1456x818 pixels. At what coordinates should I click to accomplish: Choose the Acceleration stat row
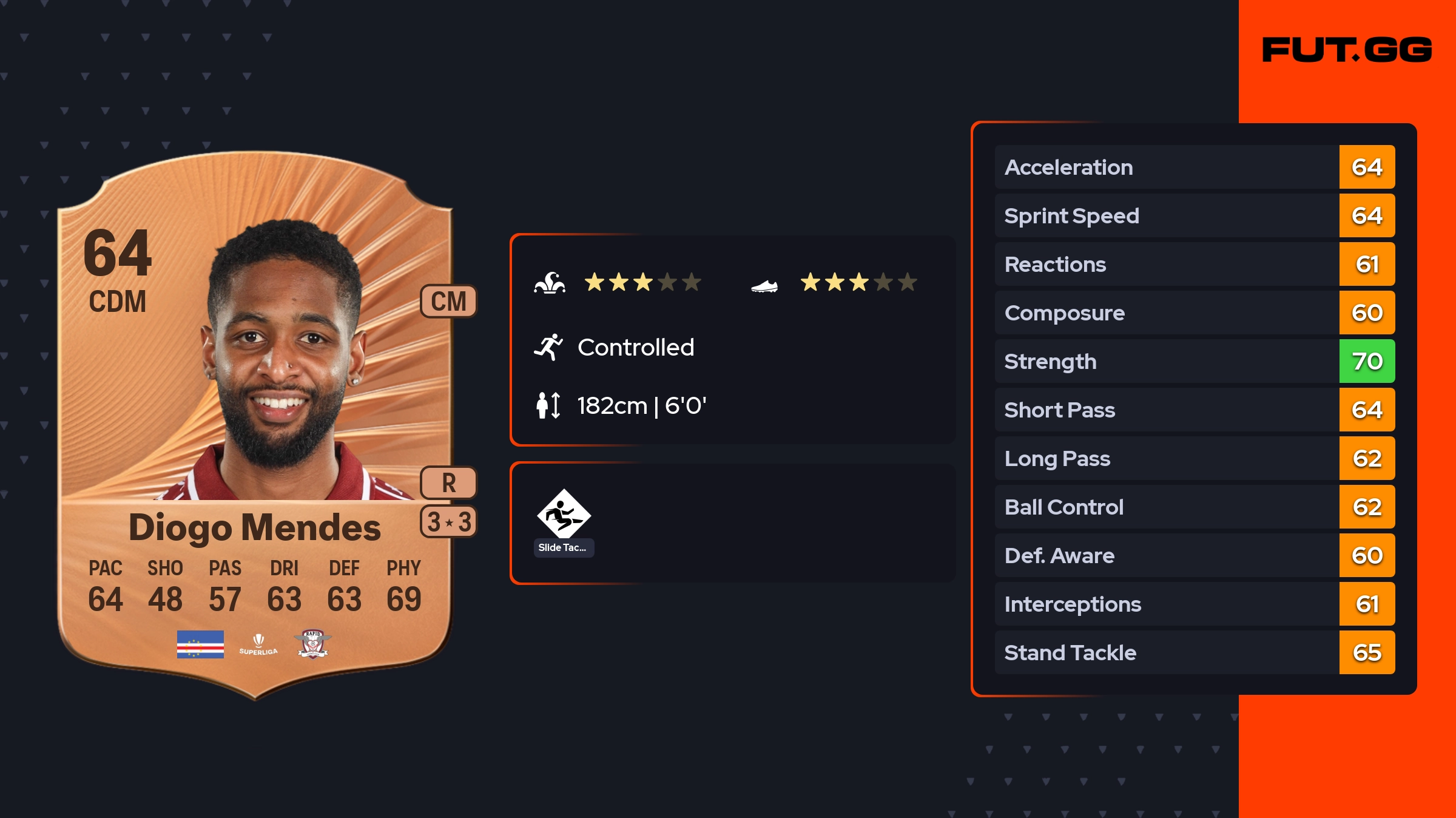(1194, 167)
